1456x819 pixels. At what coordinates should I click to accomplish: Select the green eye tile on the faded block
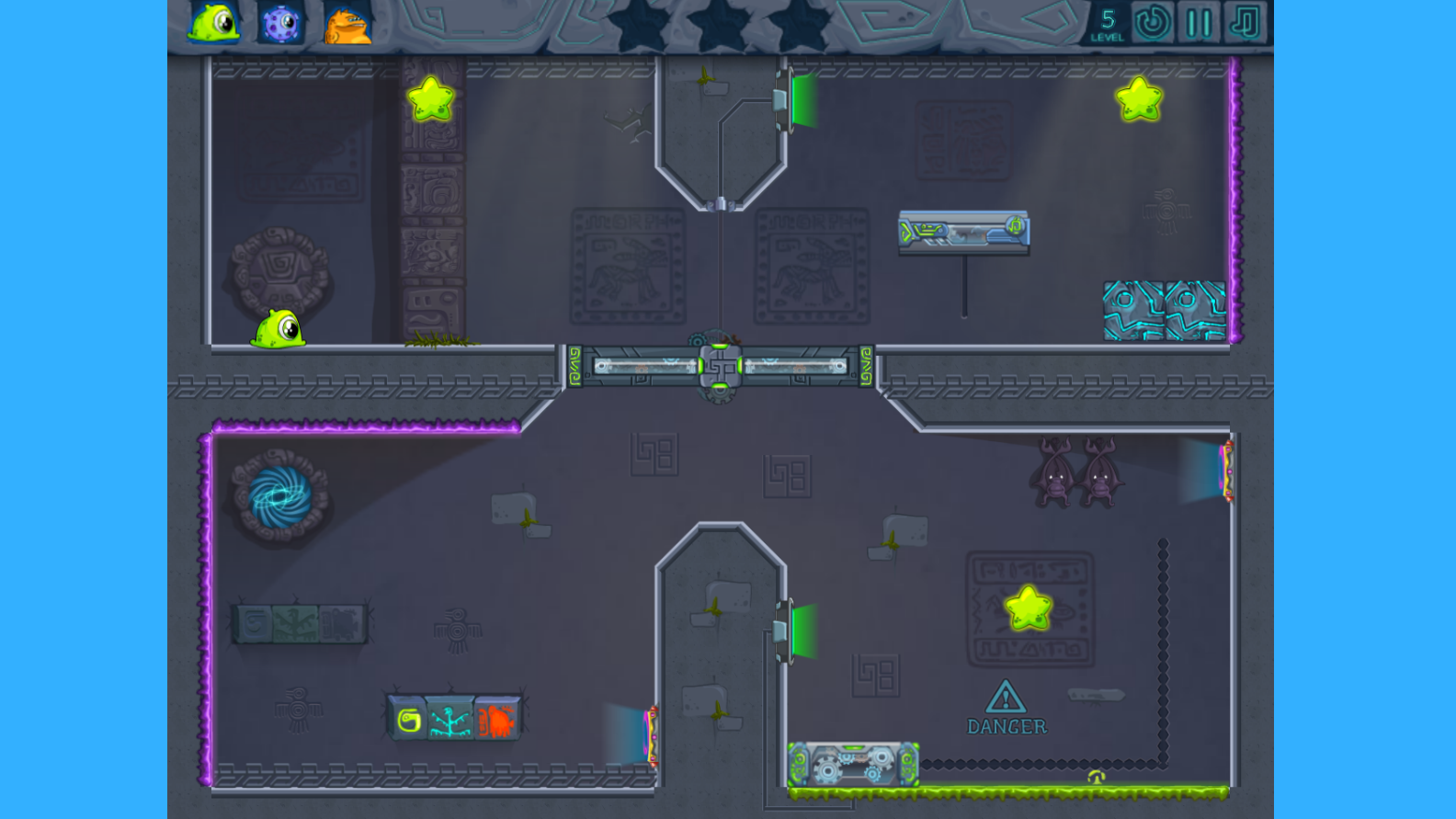[x=256, y=621]
